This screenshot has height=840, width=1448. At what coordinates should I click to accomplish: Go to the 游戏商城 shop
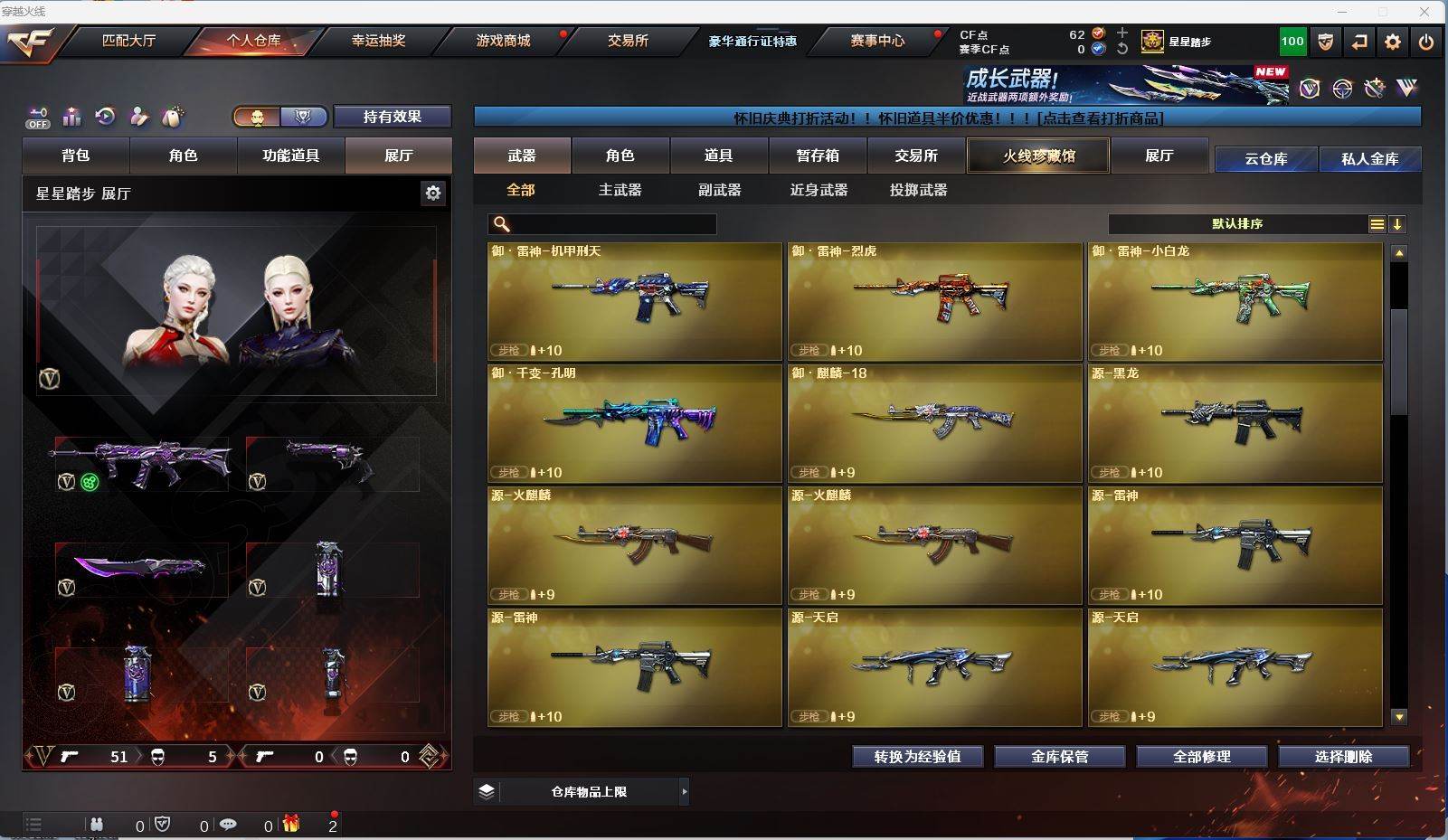pos(503,41)
